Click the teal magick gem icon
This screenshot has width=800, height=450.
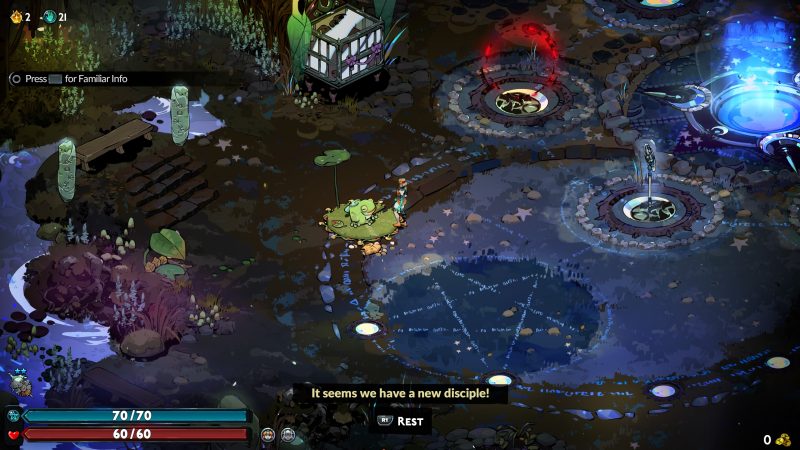click(13, 415)
